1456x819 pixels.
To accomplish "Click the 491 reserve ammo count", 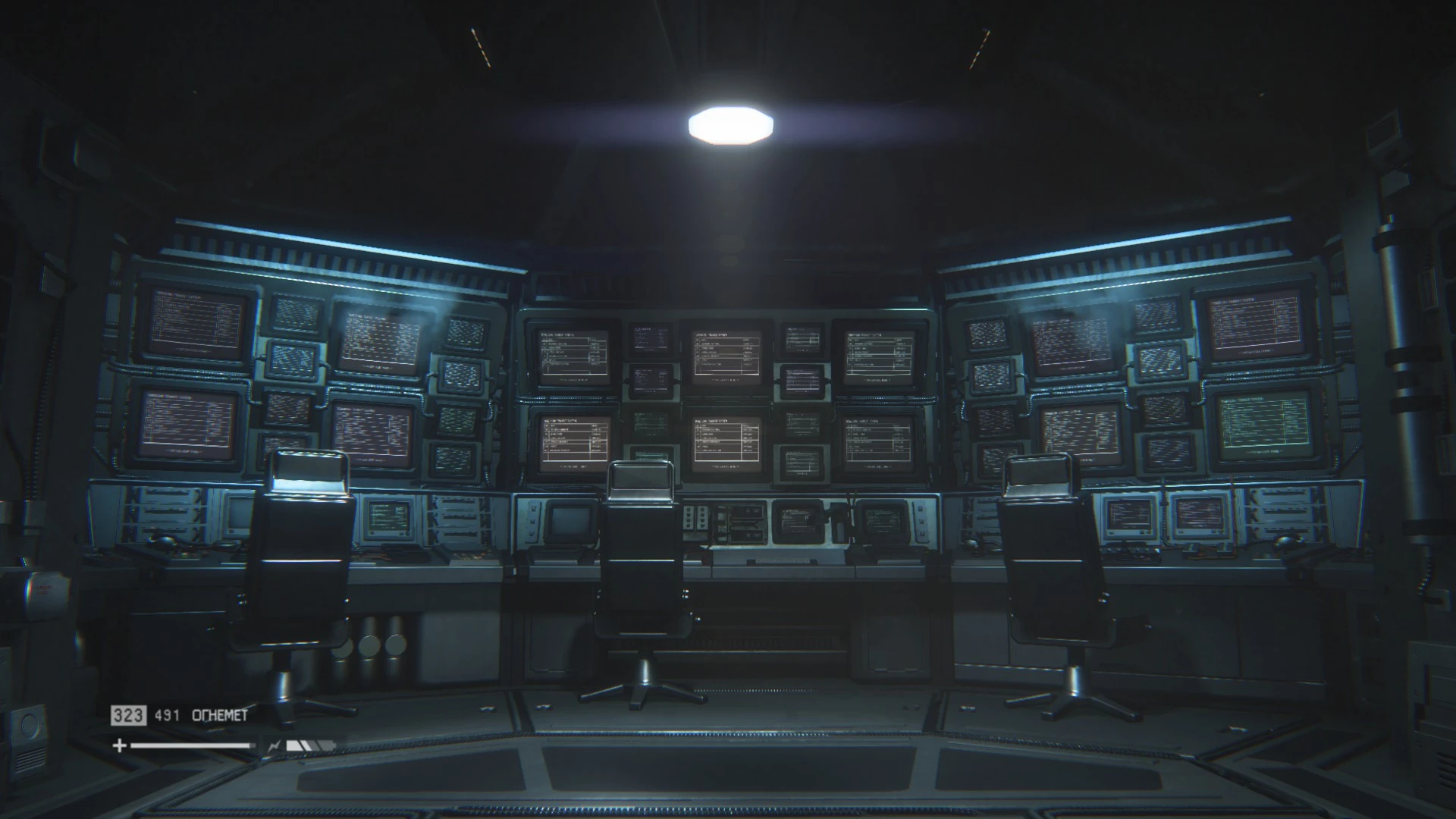I will tap(167, 716).
